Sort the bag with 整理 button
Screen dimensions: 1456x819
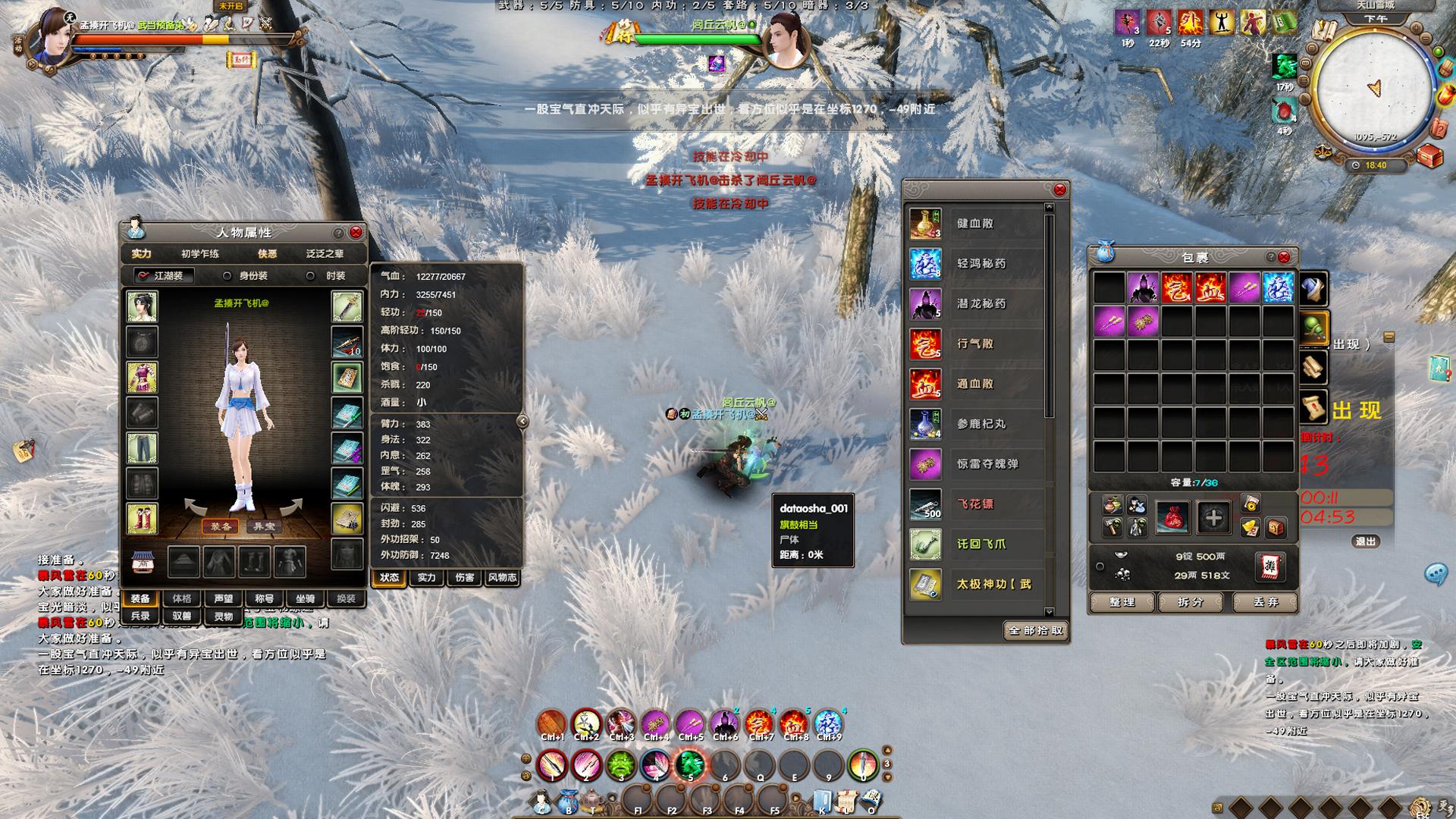pyautogui.click(x=1122, y=602)
